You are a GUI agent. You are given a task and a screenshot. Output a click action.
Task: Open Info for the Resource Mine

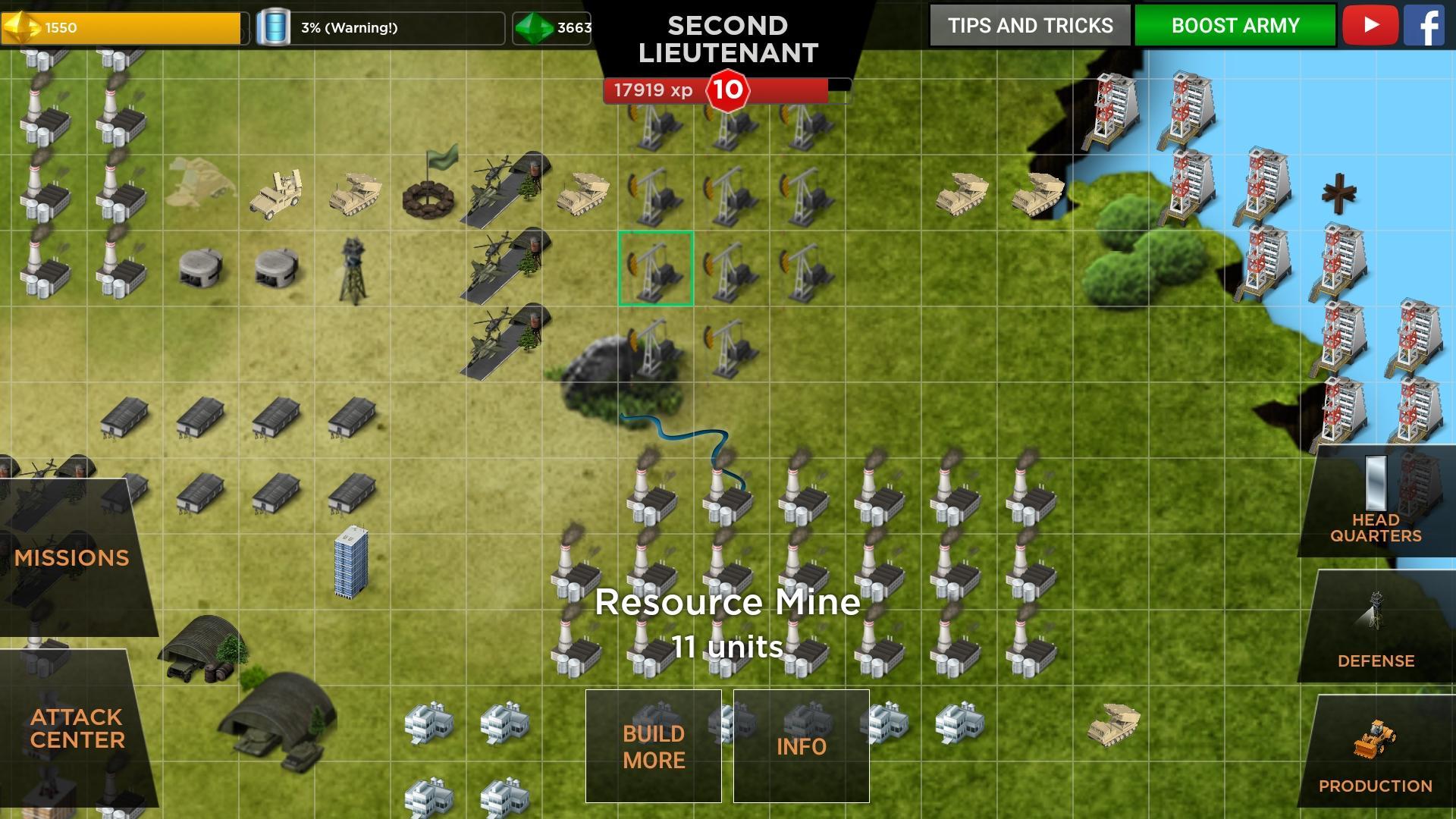(x=801, y=747)
